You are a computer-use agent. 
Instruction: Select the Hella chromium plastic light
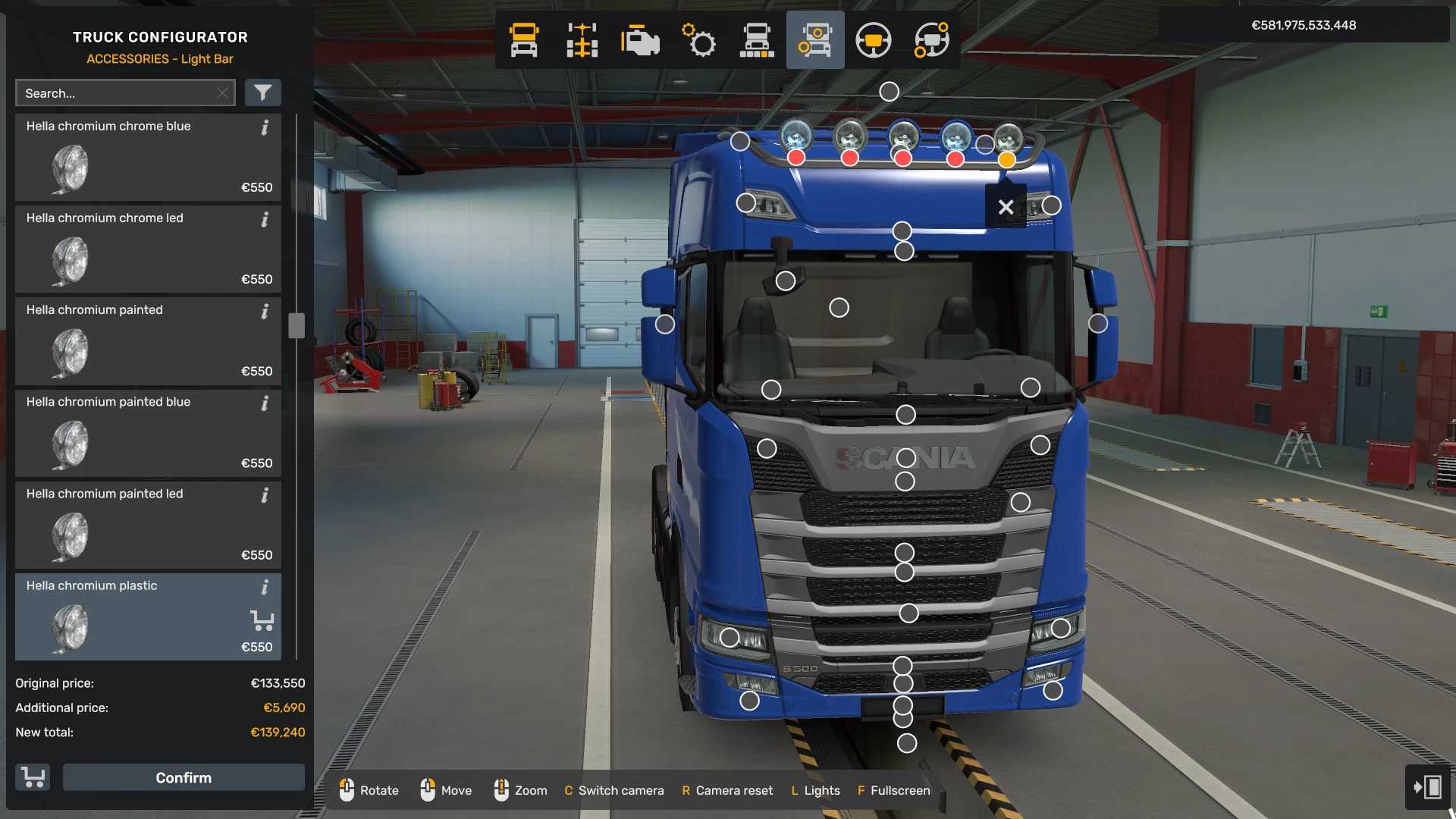coord(148,617)
